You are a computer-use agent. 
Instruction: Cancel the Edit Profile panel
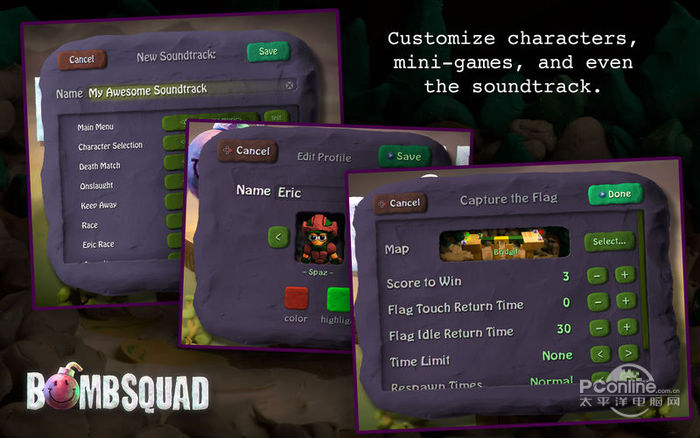coord(248,151)
